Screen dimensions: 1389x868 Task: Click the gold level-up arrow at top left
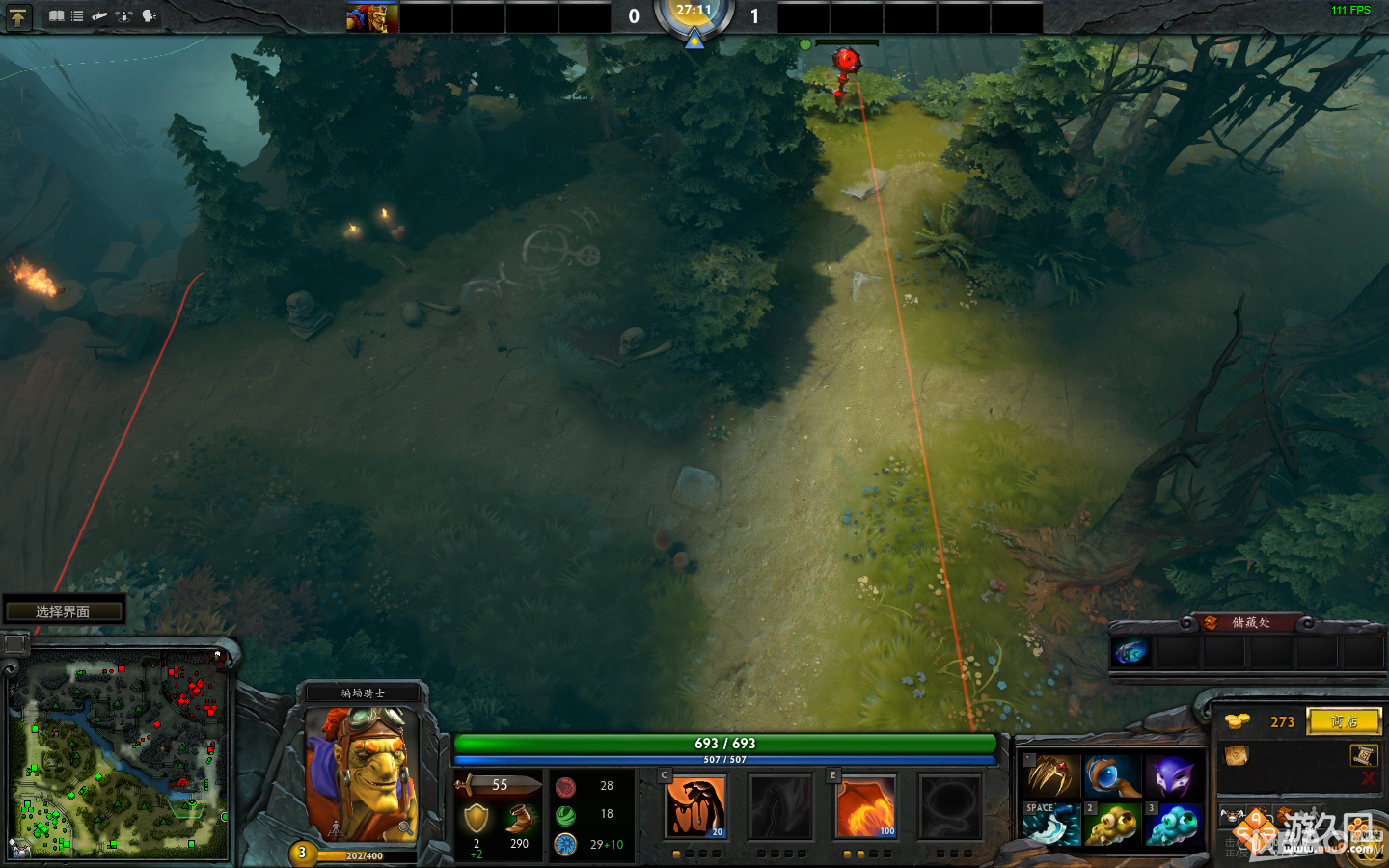point(17,16)
